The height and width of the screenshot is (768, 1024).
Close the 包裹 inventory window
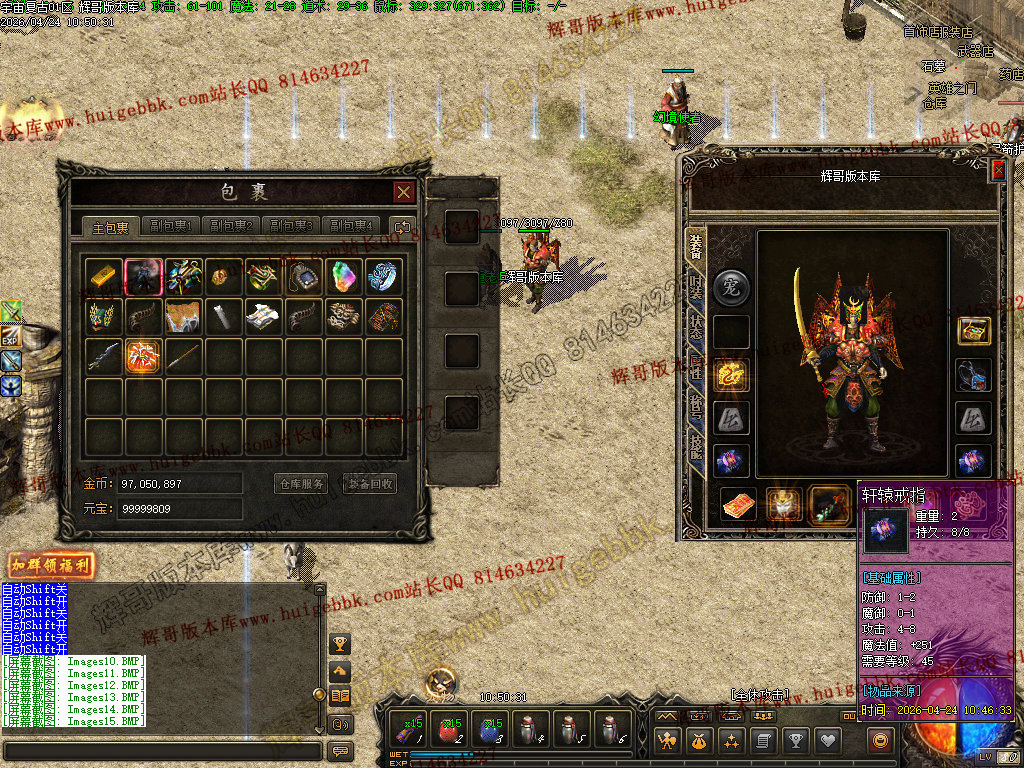[403, 192]
